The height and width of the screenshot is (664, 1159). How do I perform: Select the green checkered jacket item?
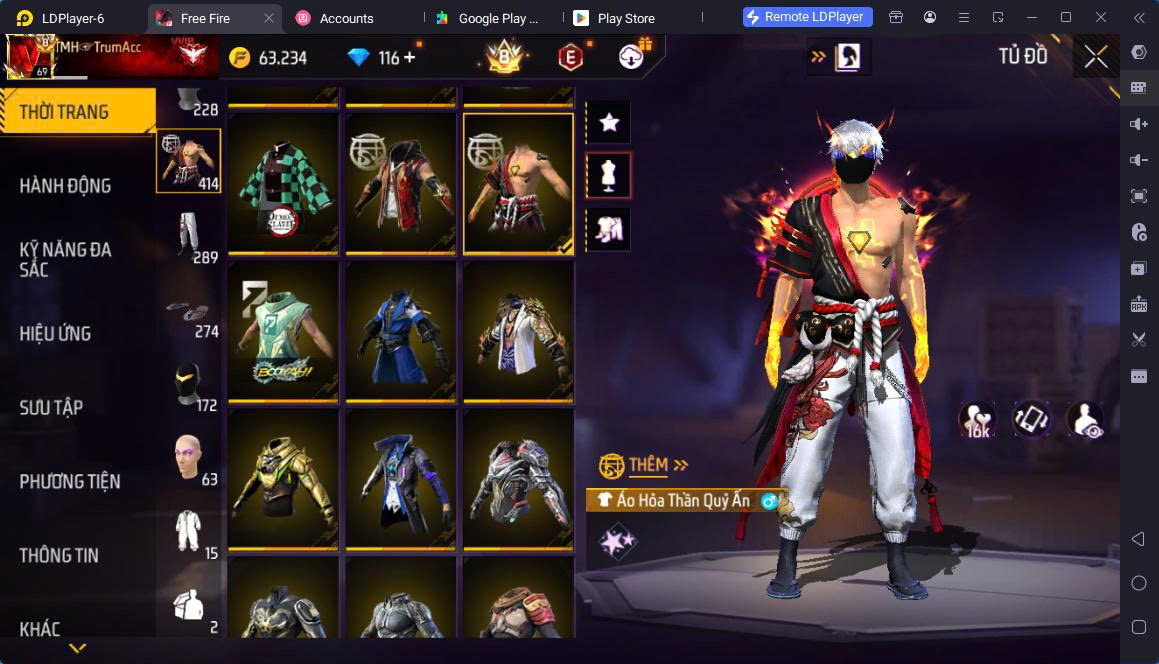click(283, 182)
